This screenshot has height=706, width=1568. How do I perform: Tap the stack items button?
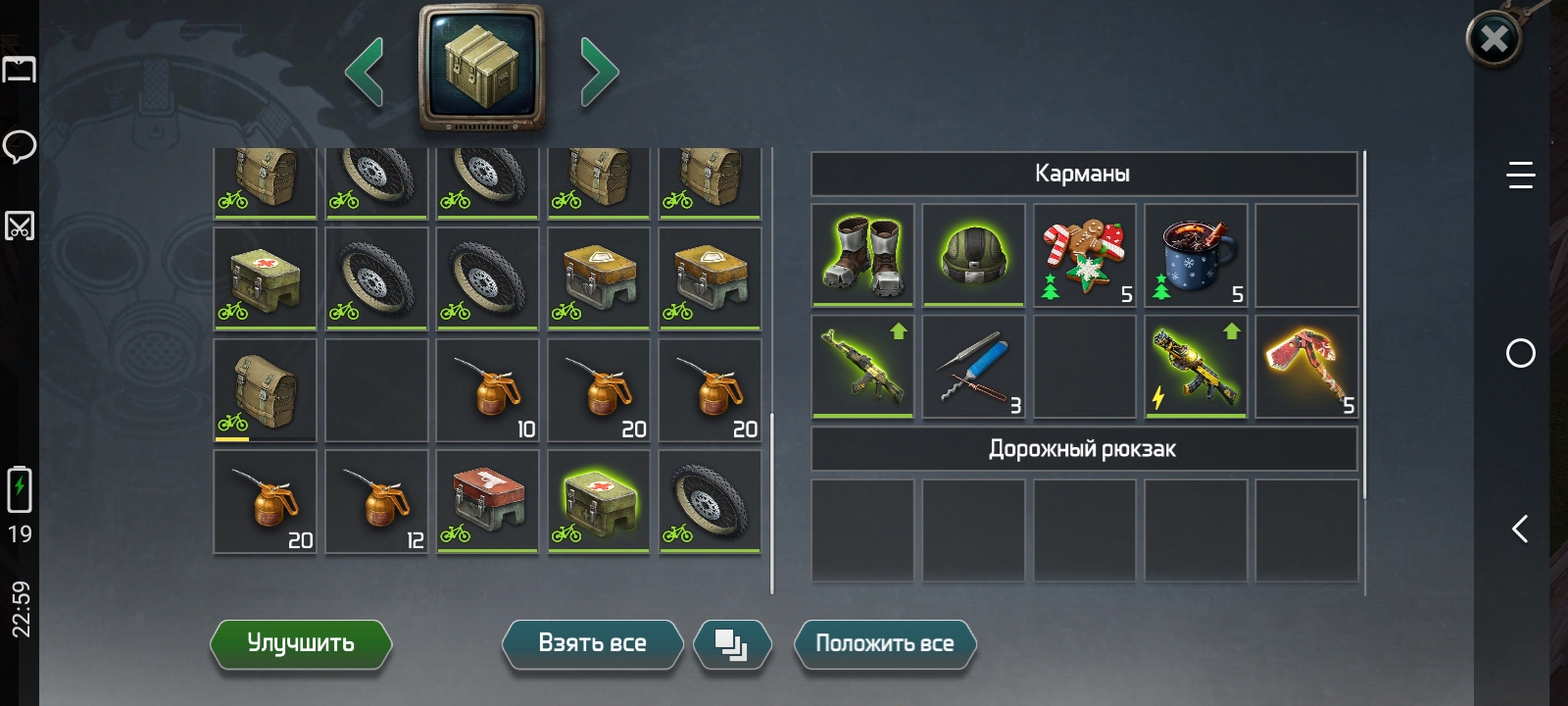tap(731, 644)
